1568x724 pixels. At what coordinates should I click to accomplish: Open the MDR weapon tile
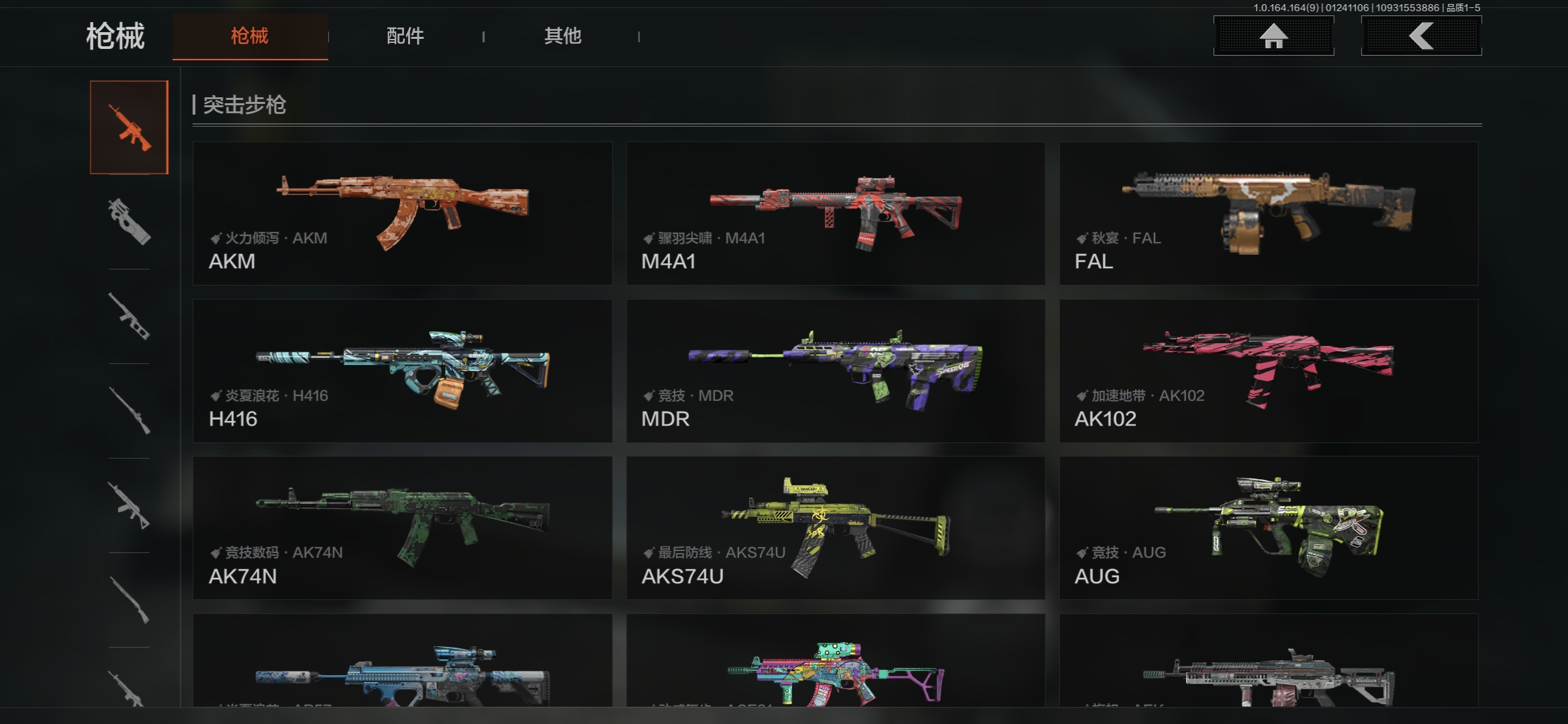tap(836, 371)
